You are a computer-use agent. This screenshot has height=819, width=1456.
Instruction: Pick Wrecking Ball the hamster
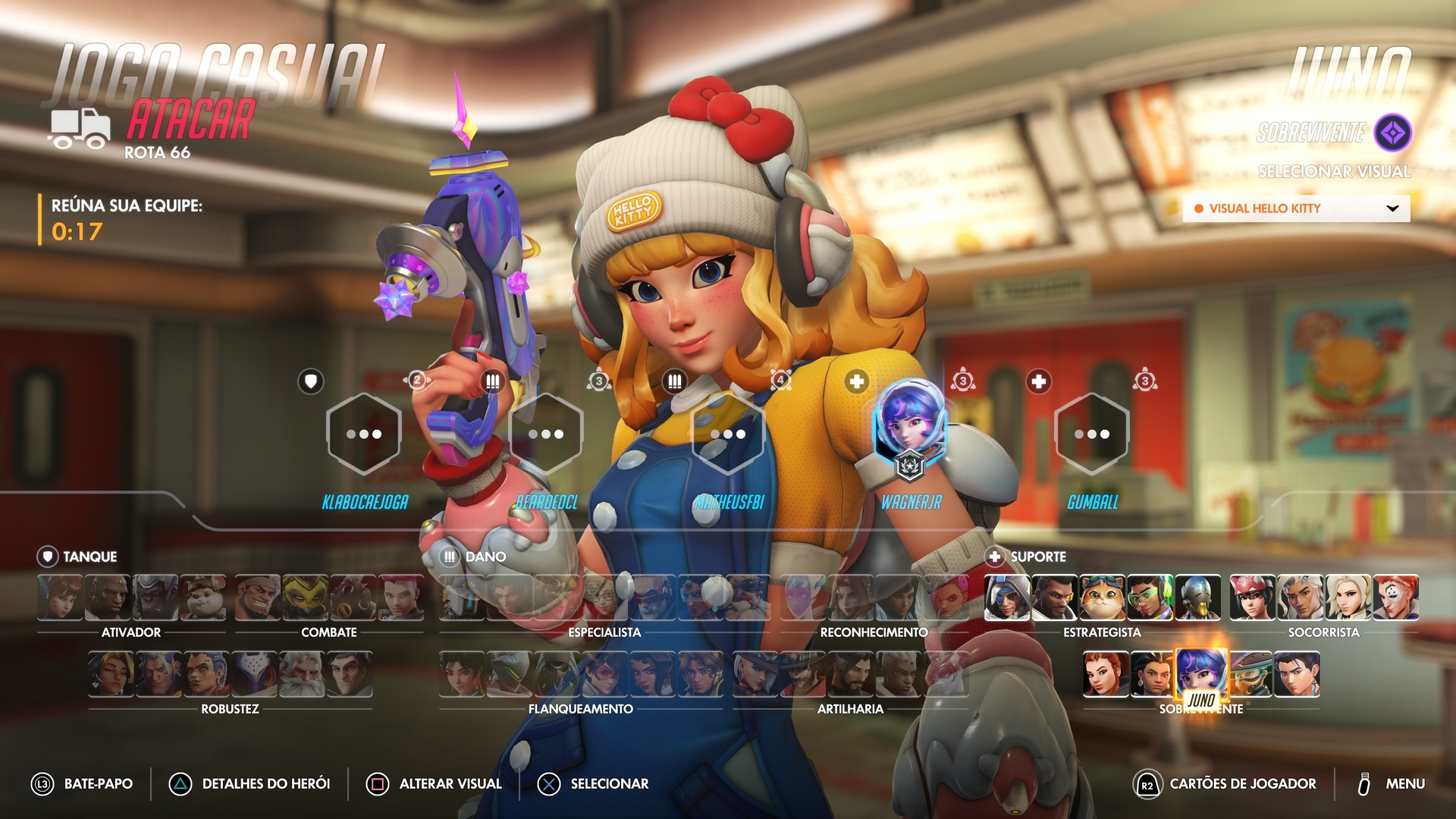point(202,598)
